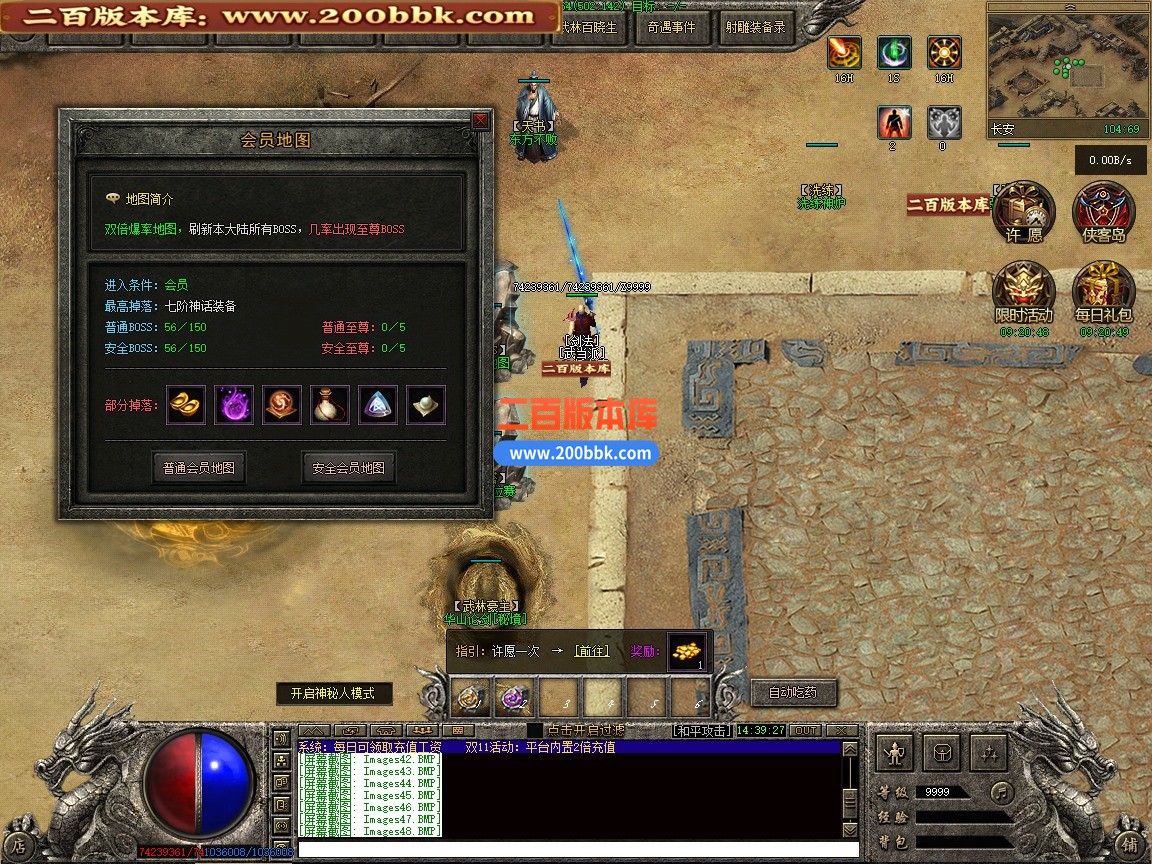
Task: Open the 许愿 wishing chest icon
Action: 1023,211
